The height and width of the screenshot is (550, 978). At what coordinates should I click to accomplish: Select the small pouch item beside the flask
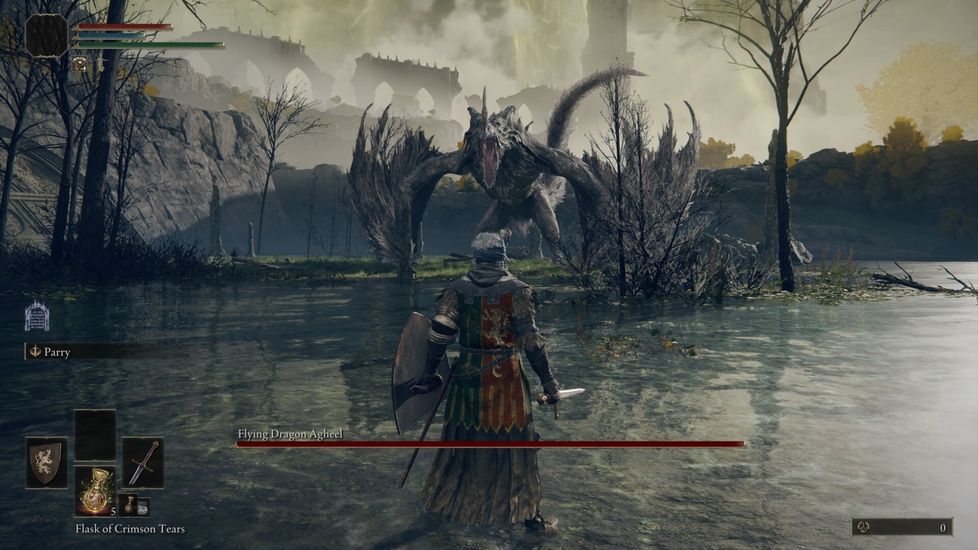coord(134,506)
